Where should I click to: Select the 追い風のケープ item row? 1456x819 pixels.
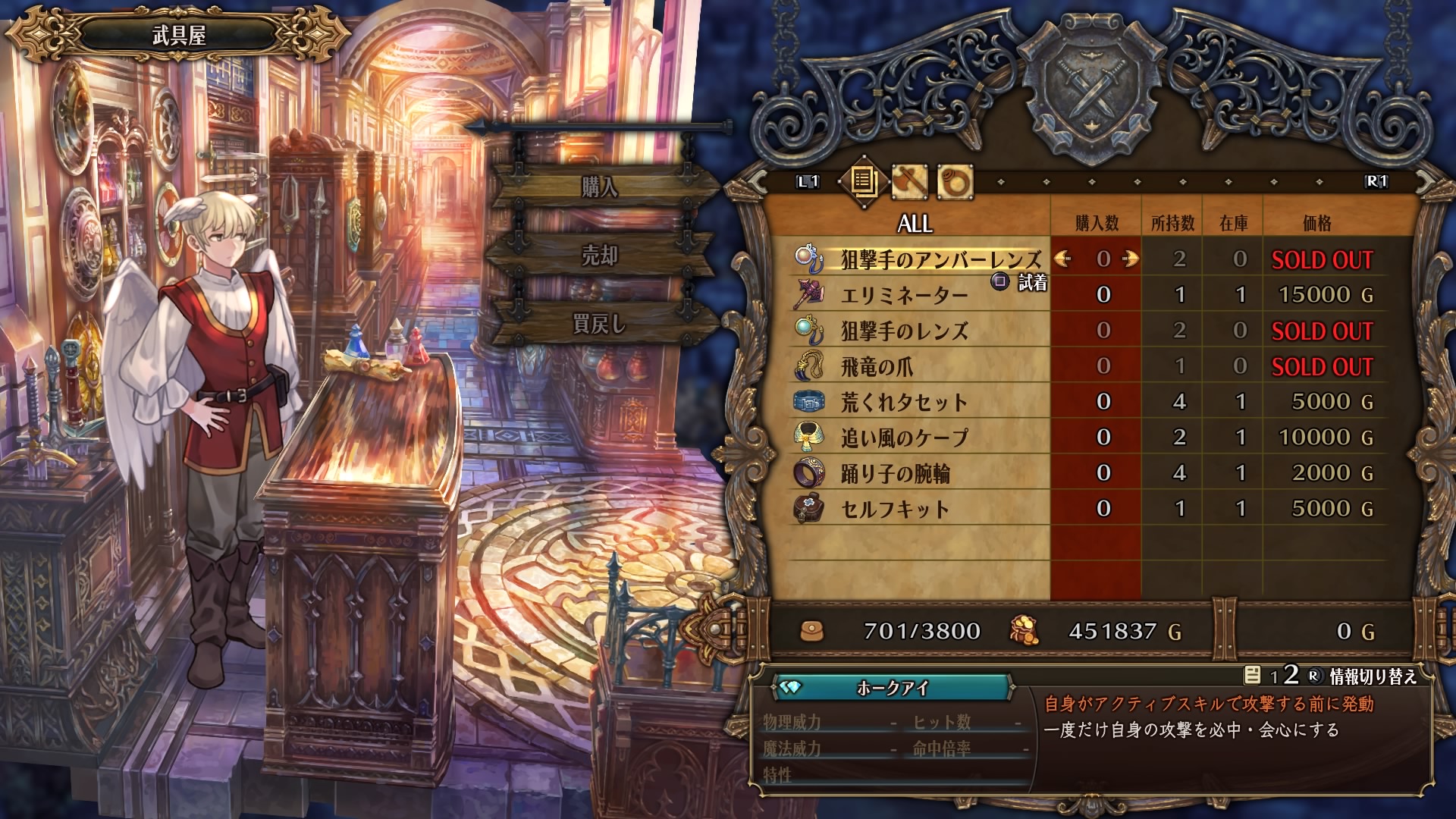pyautogui.click(x=904, y=438)
